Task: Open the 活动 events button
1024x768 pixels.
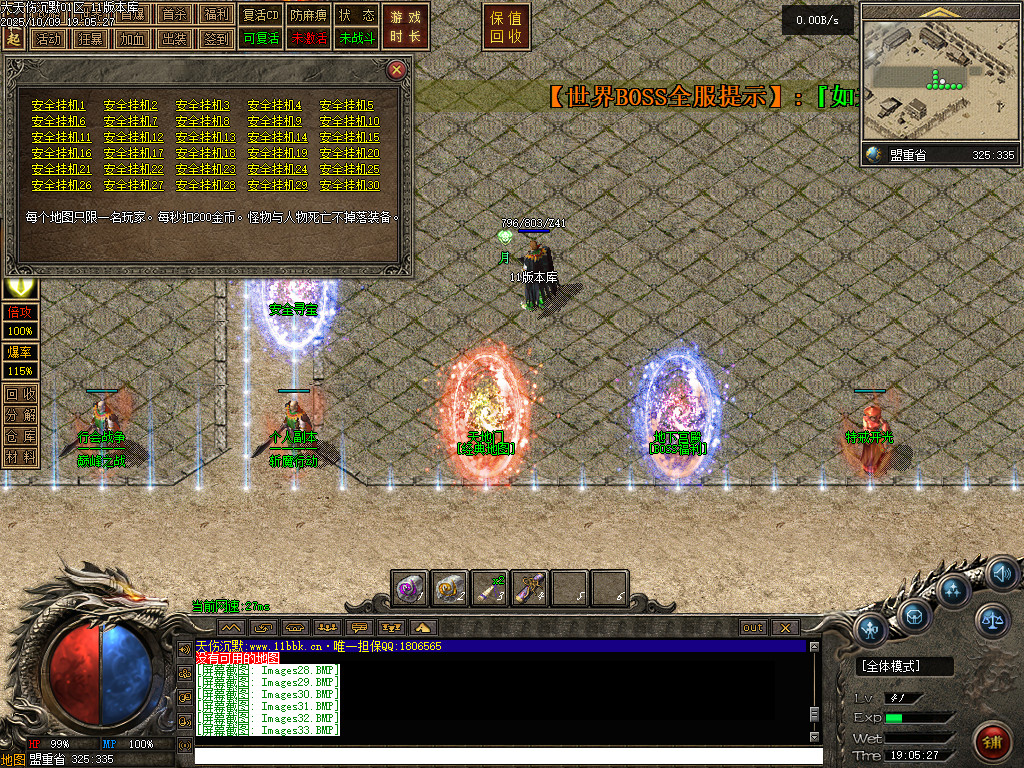Action: point(48,39)
